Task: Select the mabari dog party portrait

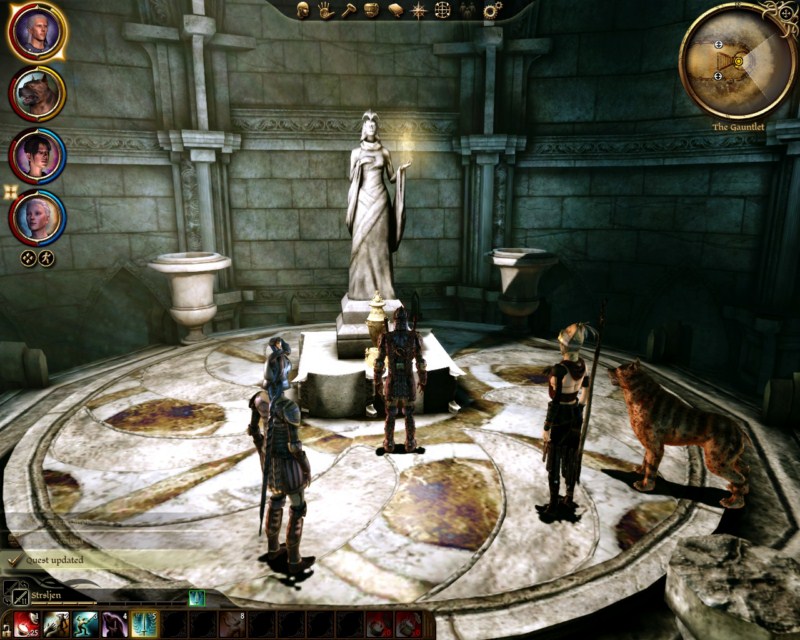Action: [37, 93]
